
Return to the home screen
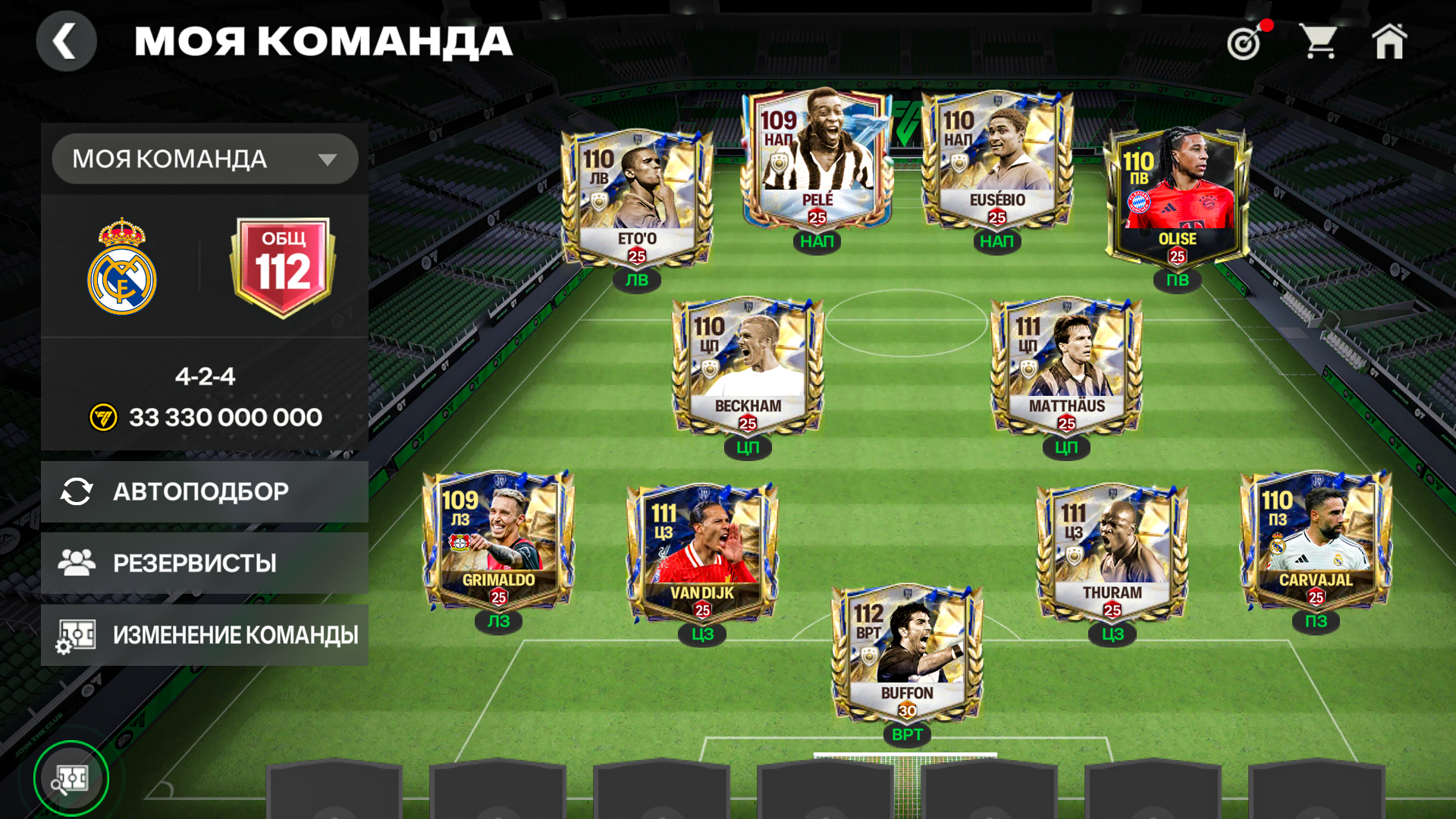[1389, 41]
